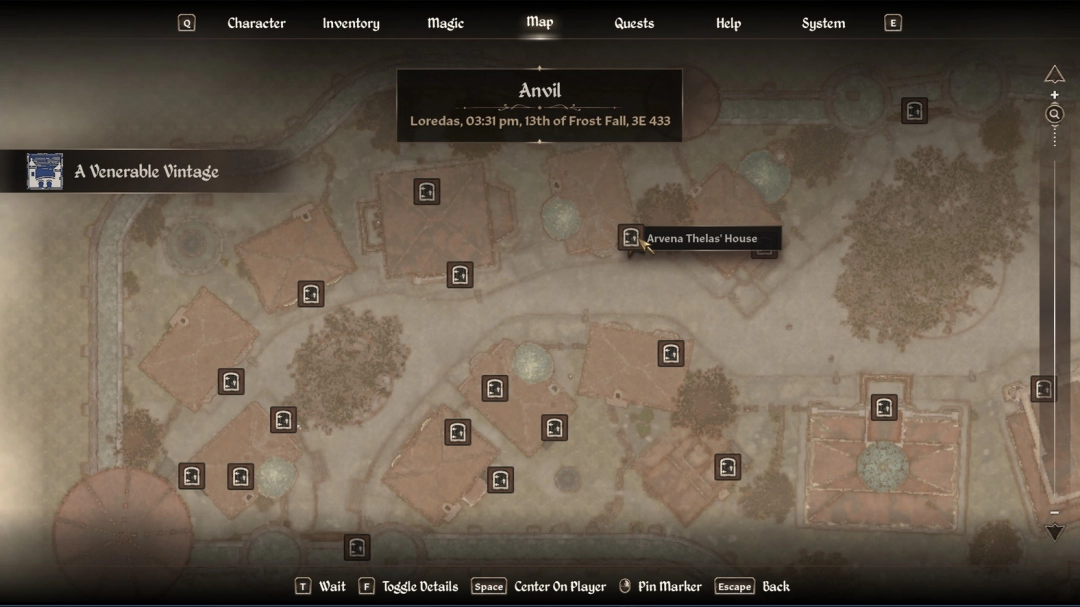The width and height of the screenshot is (1080, 607).
Task: Open the Character tab
Action: [x=256, y=23]
